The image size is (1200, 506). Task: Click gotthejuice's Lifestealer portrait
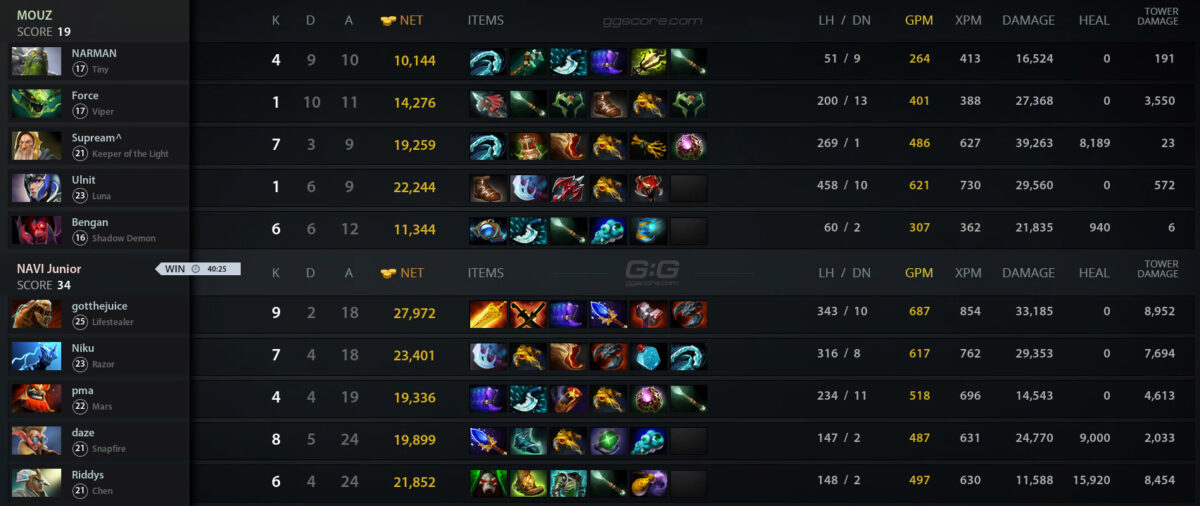pos(36,314)
